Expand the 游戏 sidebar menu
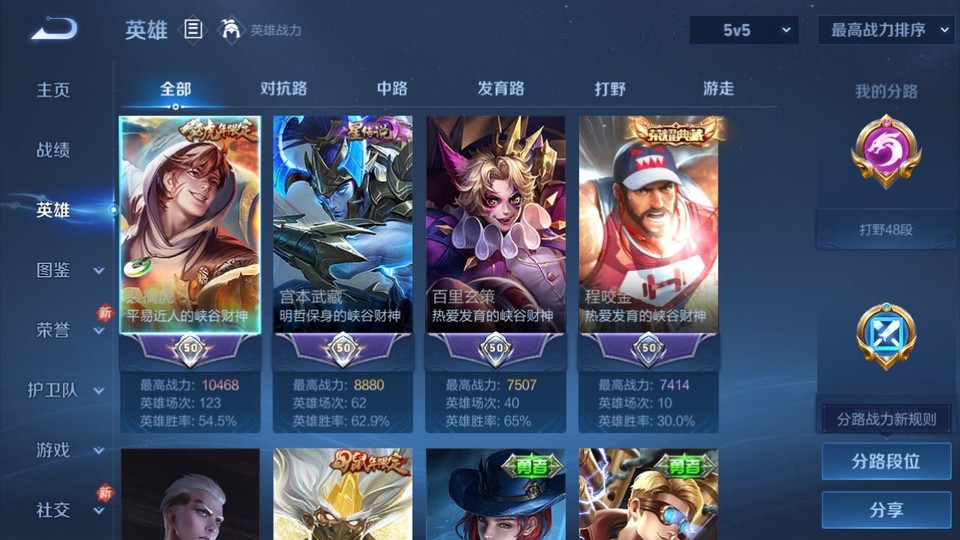Screen dimensions: 960x540 click(x=68, y=450)
